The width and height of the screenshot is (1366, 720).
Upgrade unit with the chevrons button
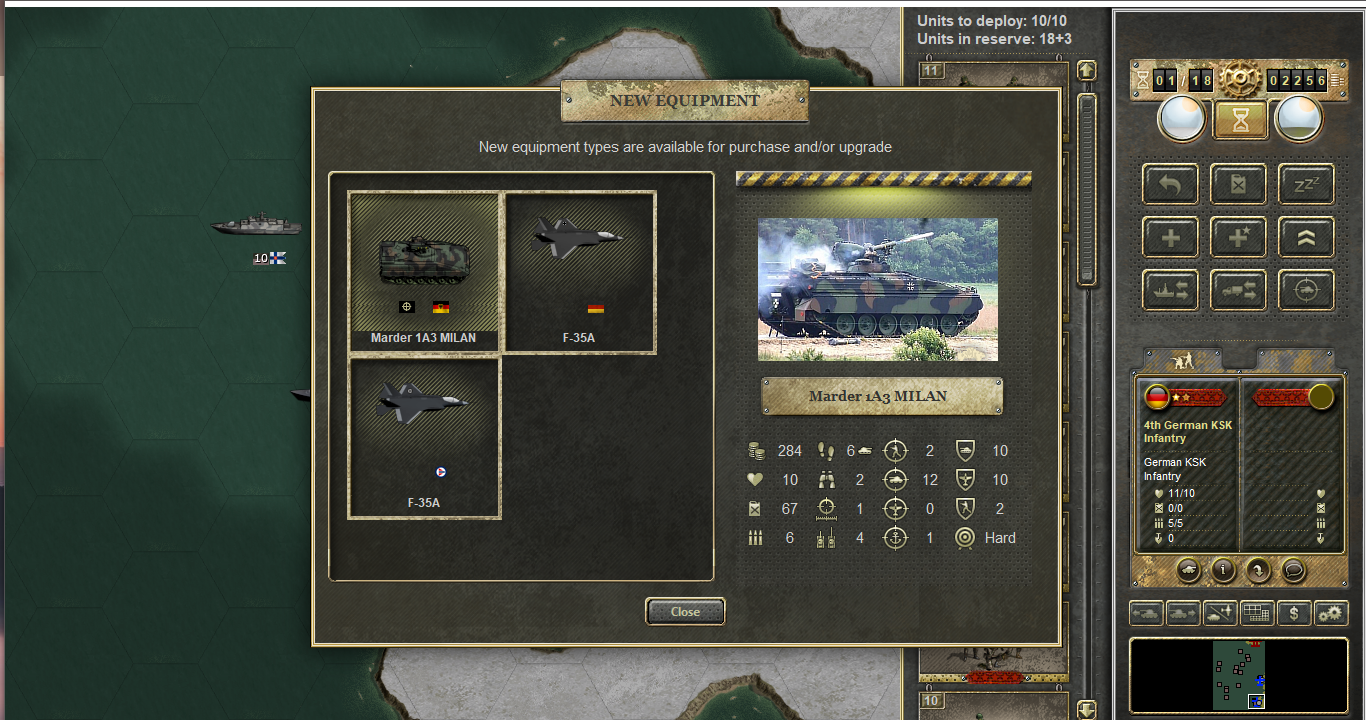[x=1306, y=237]
